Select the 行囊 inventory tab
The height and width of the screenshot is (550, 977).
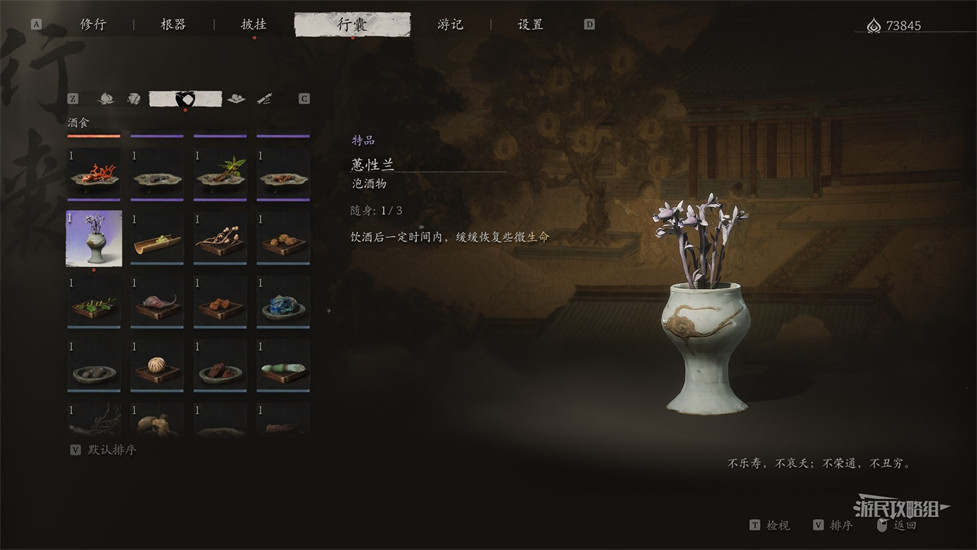click(352, 24)
